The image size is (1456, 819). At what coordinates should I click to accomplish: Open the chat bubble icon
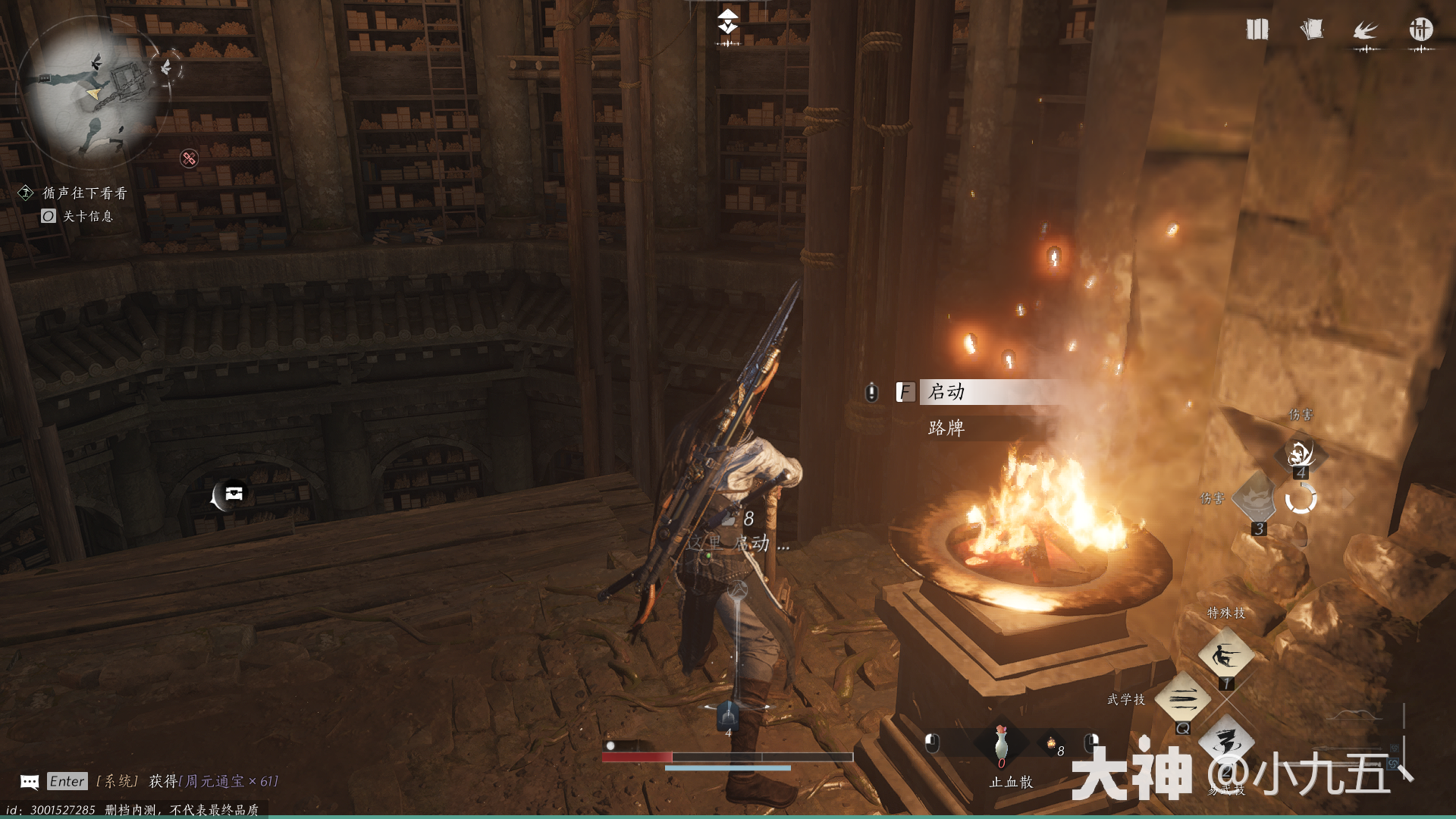[30, 782]
